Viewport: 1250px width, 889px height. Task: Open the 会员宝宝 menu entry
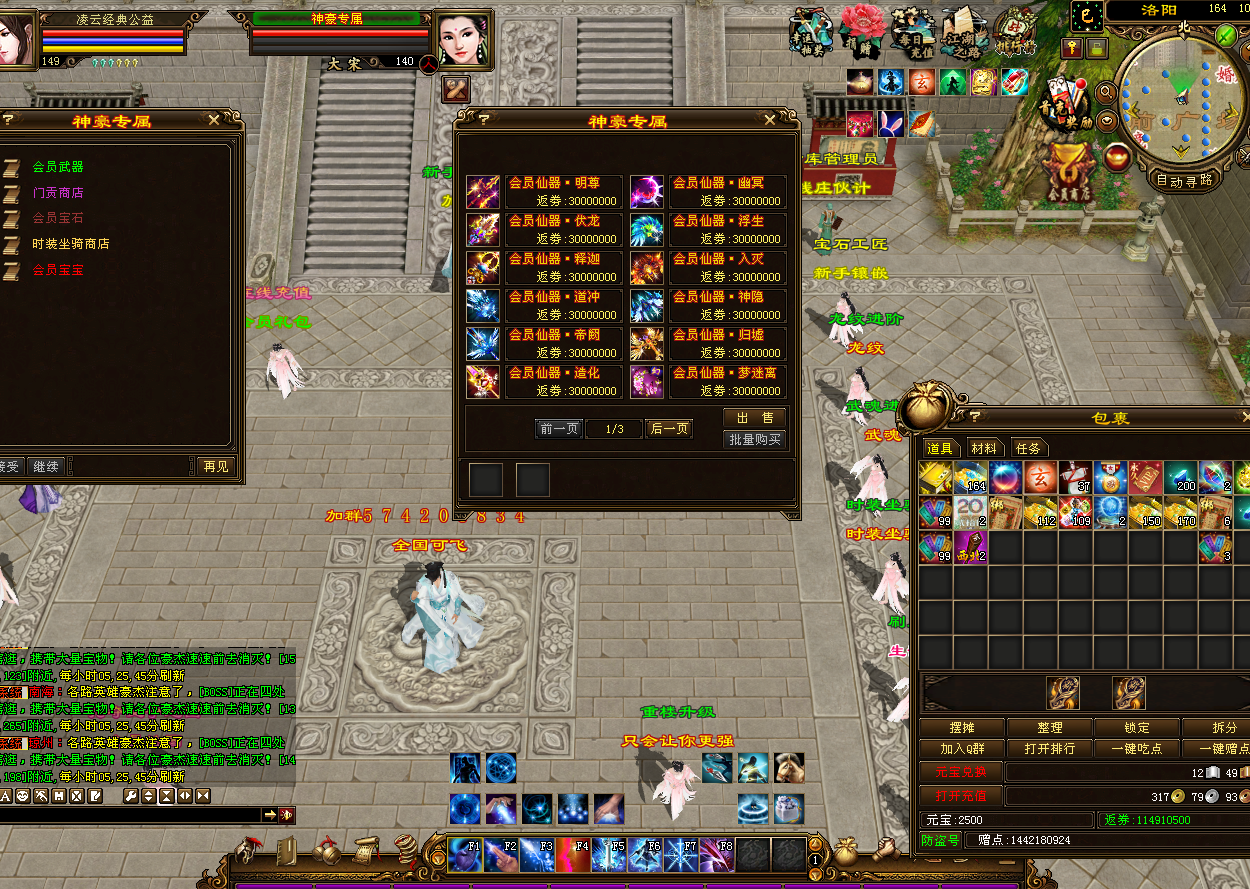pos(58,270)
